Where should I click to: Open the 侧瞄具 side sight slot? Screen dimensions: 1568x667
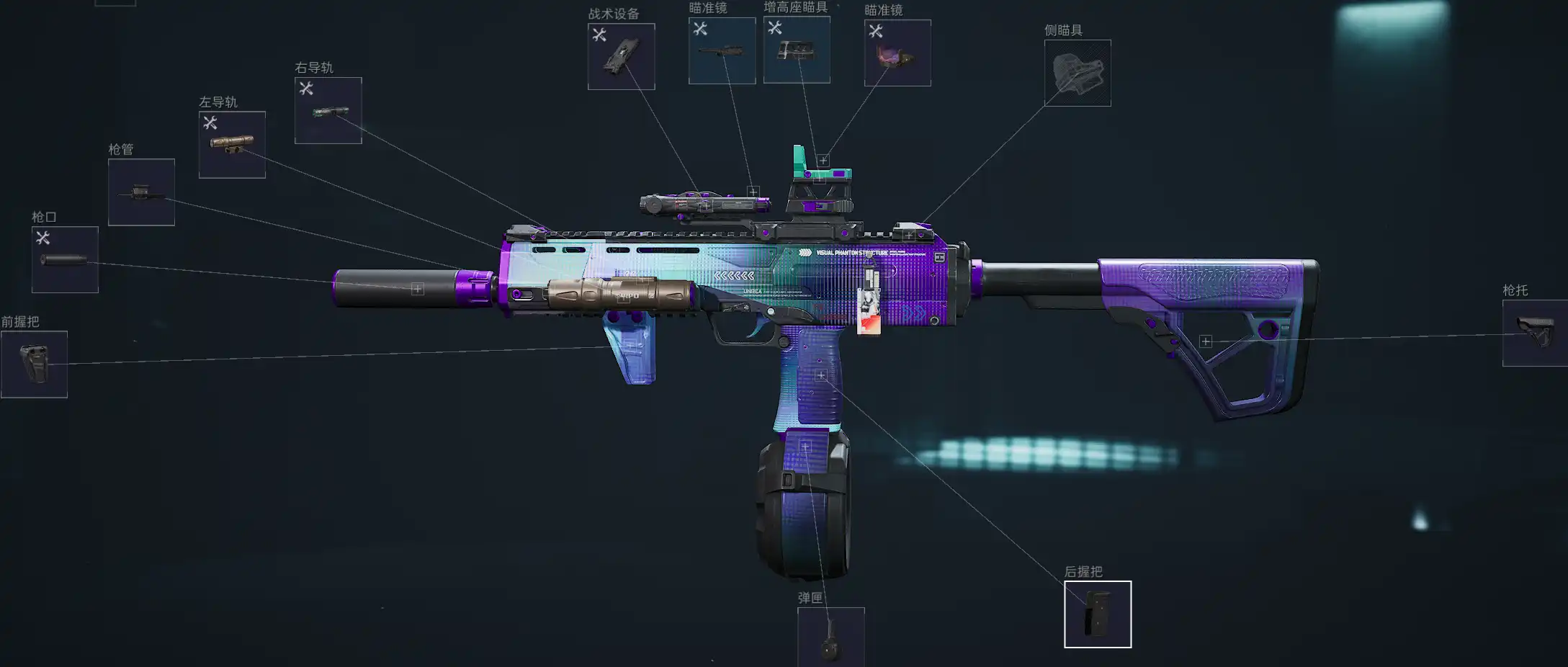(1078, 73)
